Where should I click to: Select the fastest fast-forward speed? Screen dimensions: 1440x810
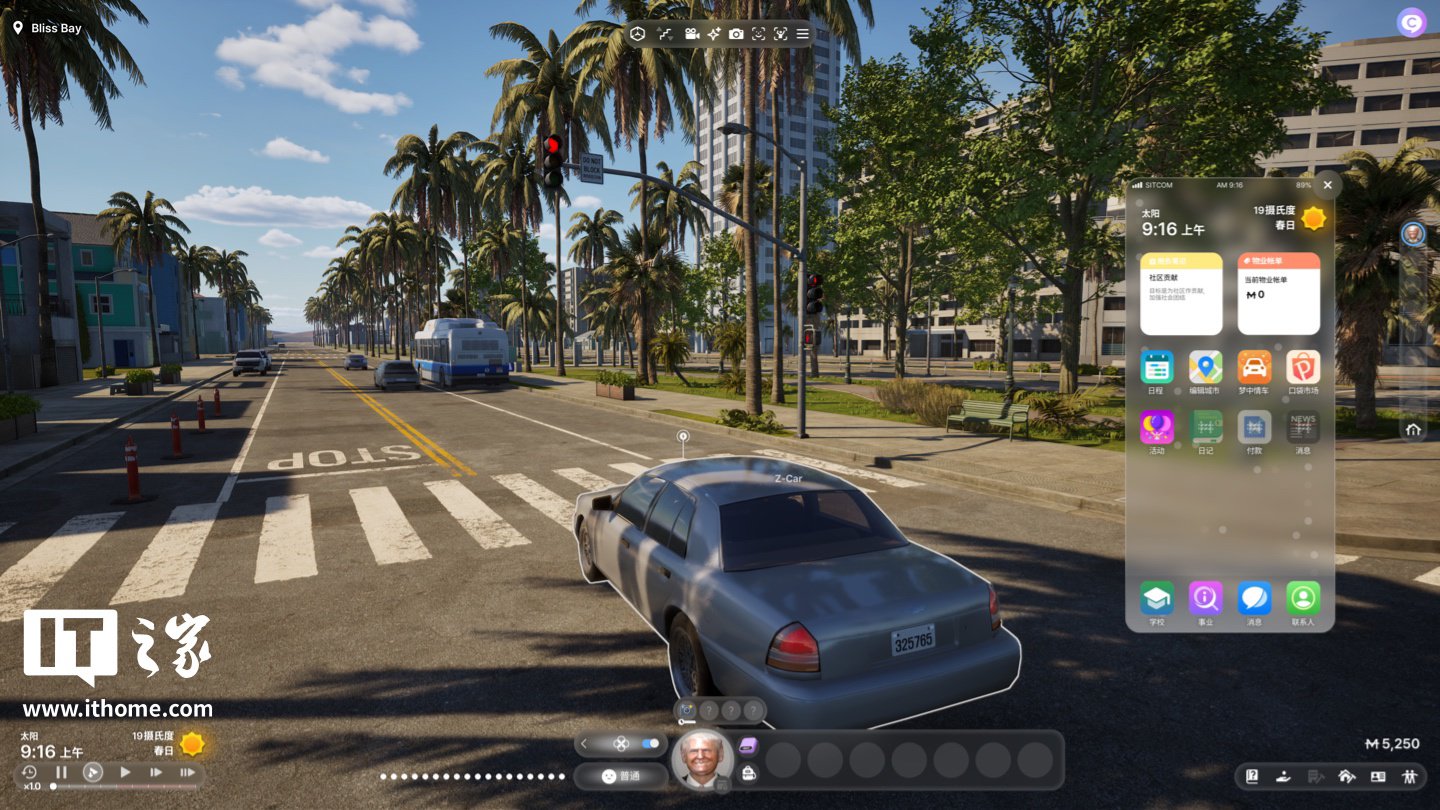click(x=187, y=772)
